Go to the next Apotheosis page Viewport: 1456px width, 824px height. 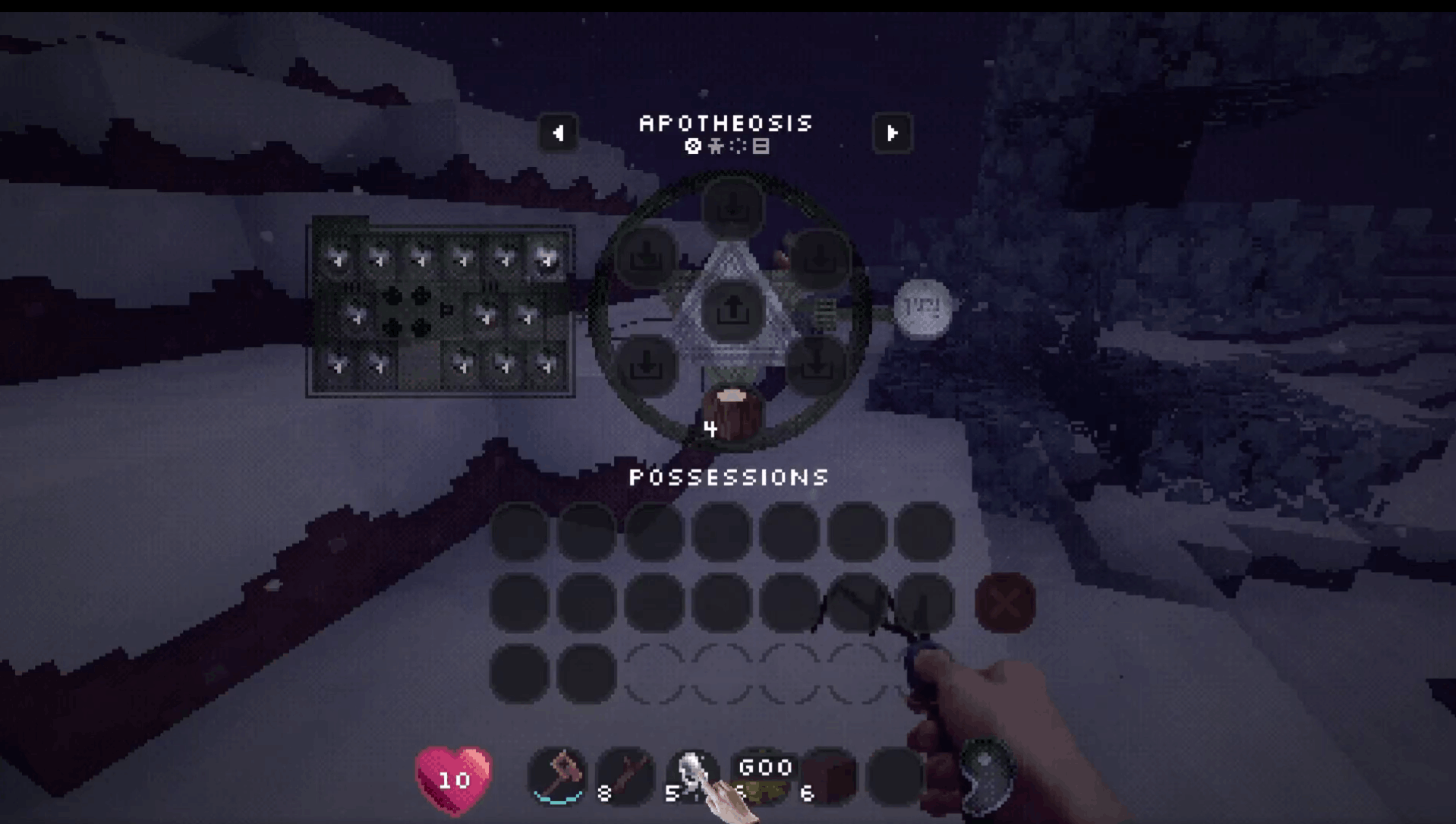(892, 133)
